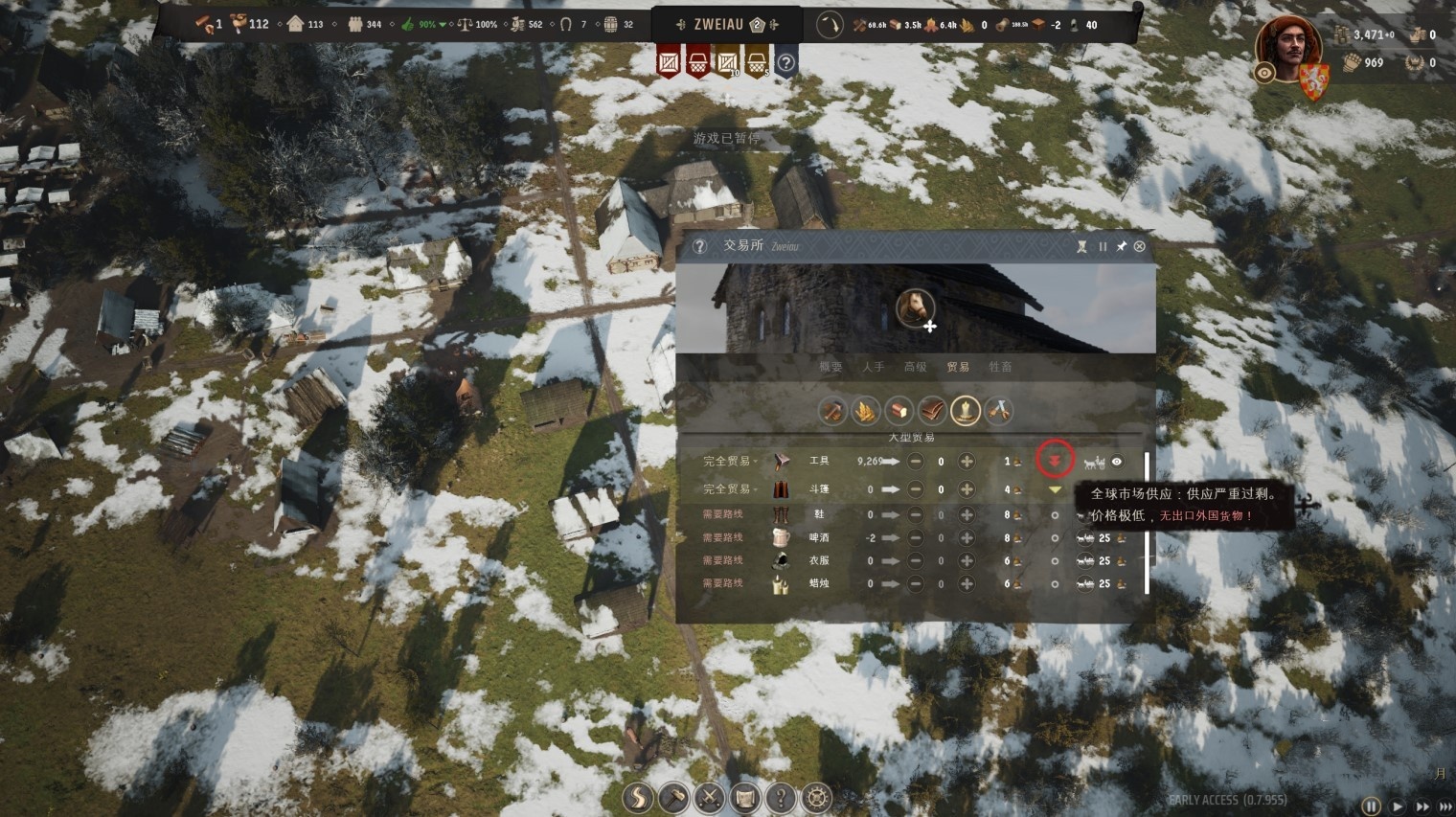Viewport: 1456px width, 817px height.
Task: Pause work at the trading post building
Action: 1103,246
